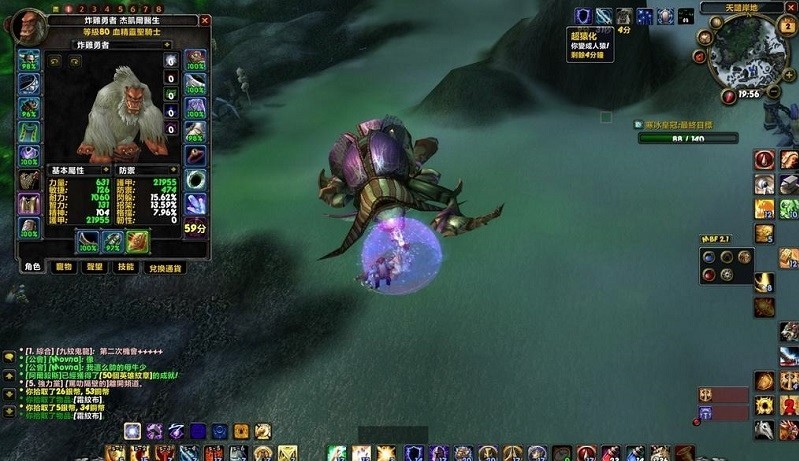The width and height of the screenshot is (799, 461).
Task: Open the 兌換通貨 (Currency) tab
Action: click(x=164, y=267)
